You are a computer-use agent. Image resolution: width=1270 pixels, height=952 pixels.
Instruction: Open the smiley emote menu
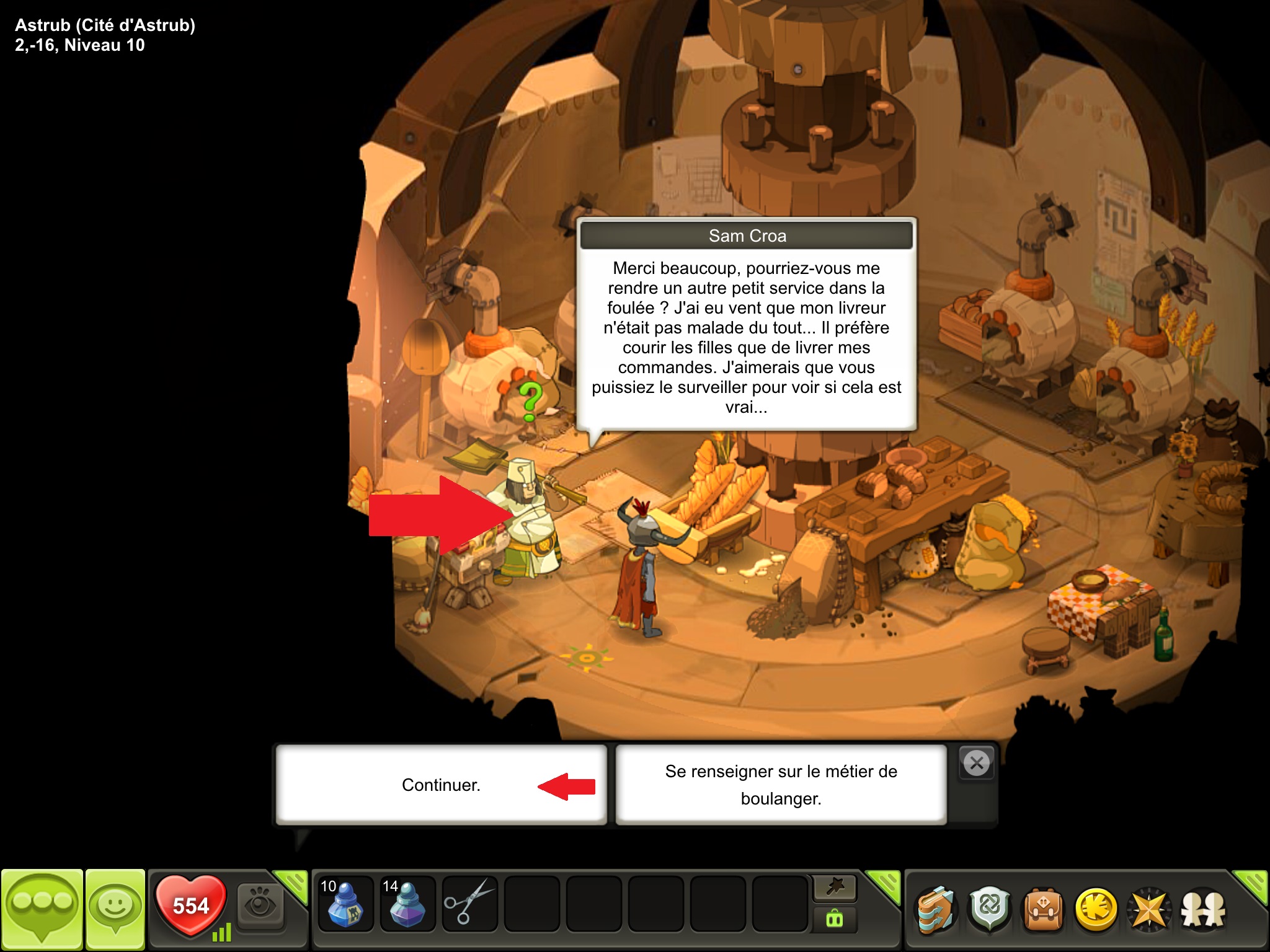click(115, 909)
